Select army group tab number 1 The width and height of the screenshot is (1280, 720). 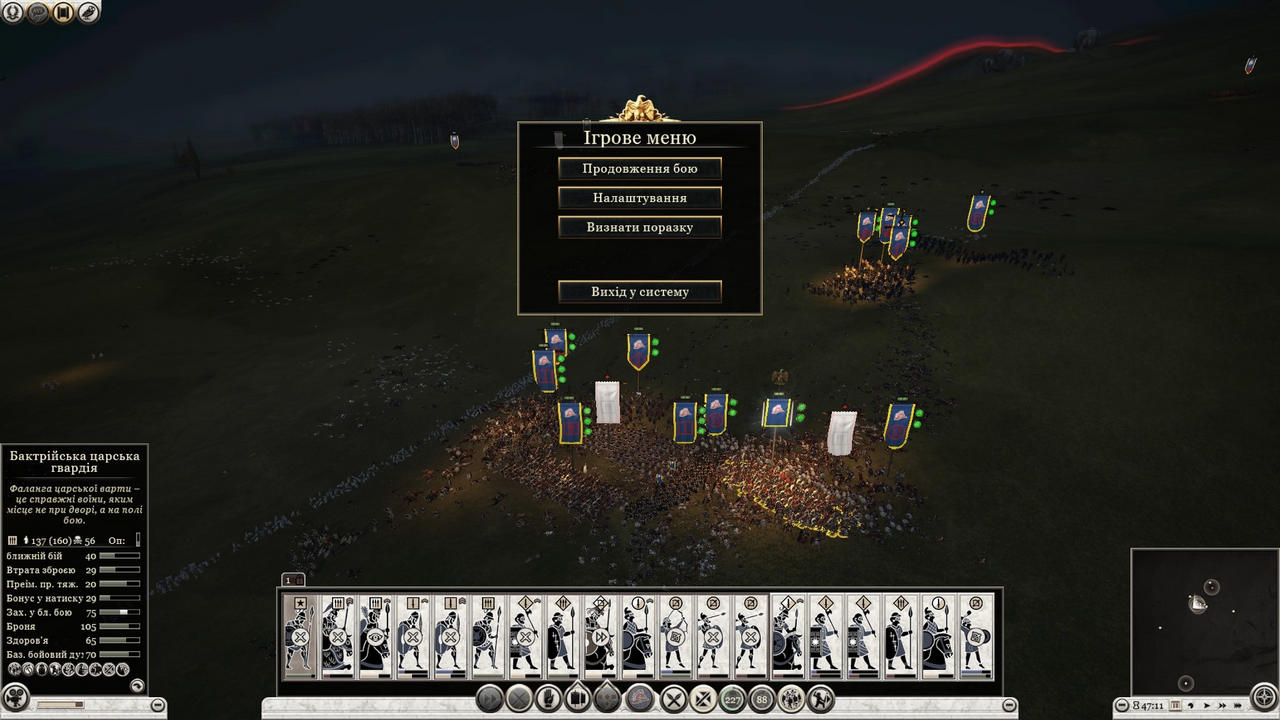click(288, 580)
